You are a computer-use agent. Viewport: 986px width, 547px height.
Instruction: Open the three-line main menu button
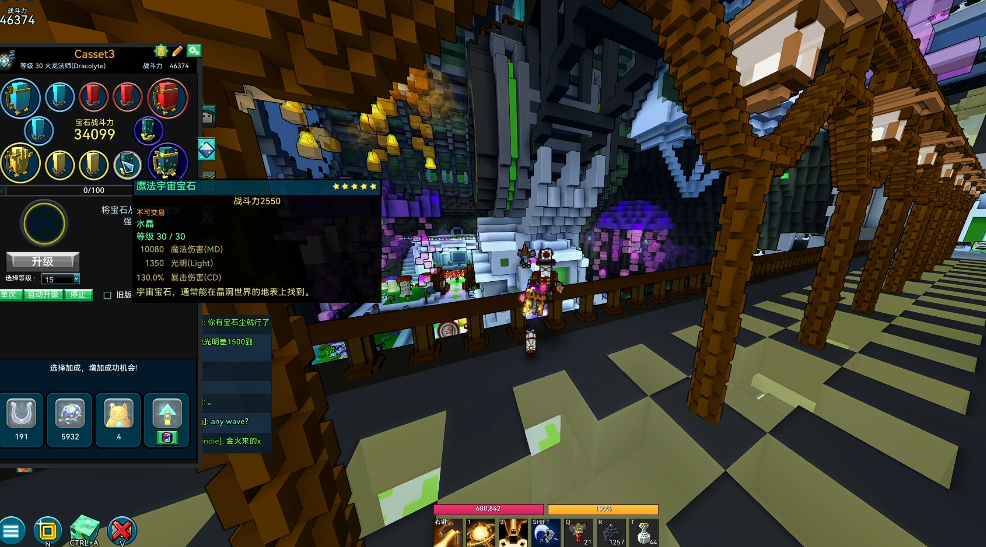(x=12, y=531)
